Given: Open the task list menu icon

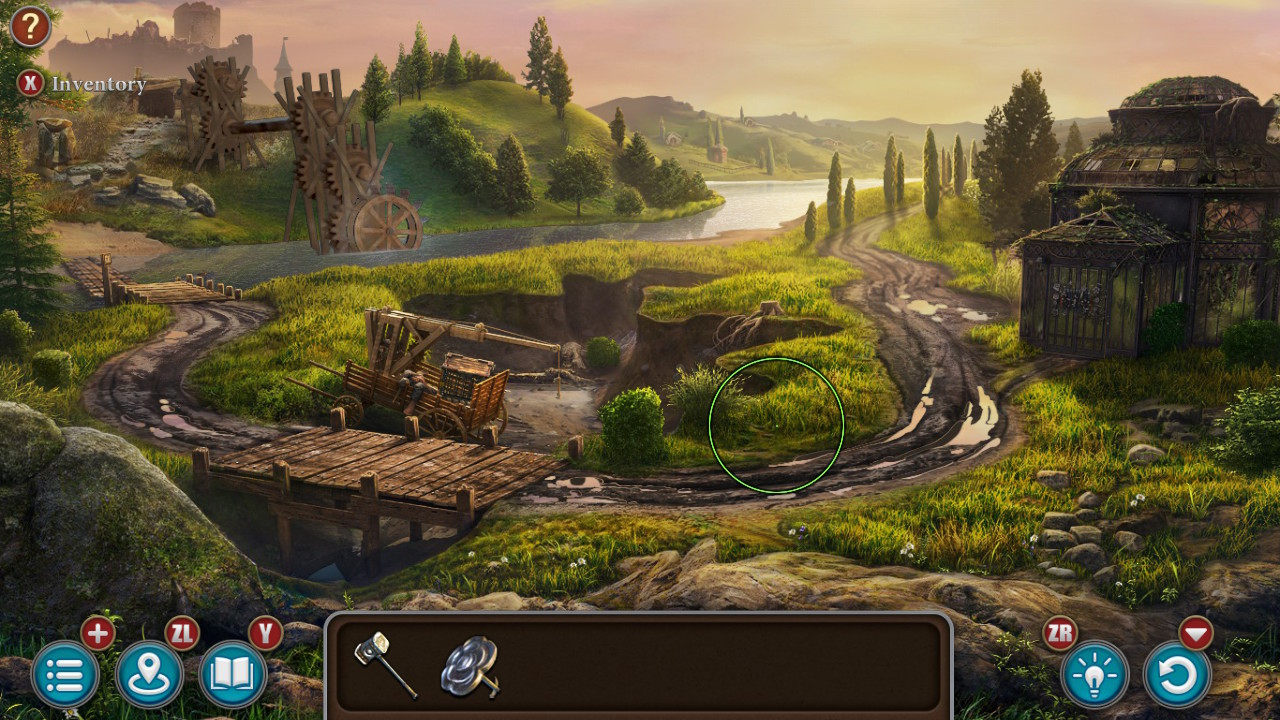Looking at the screenshot, I should point(63,676).
